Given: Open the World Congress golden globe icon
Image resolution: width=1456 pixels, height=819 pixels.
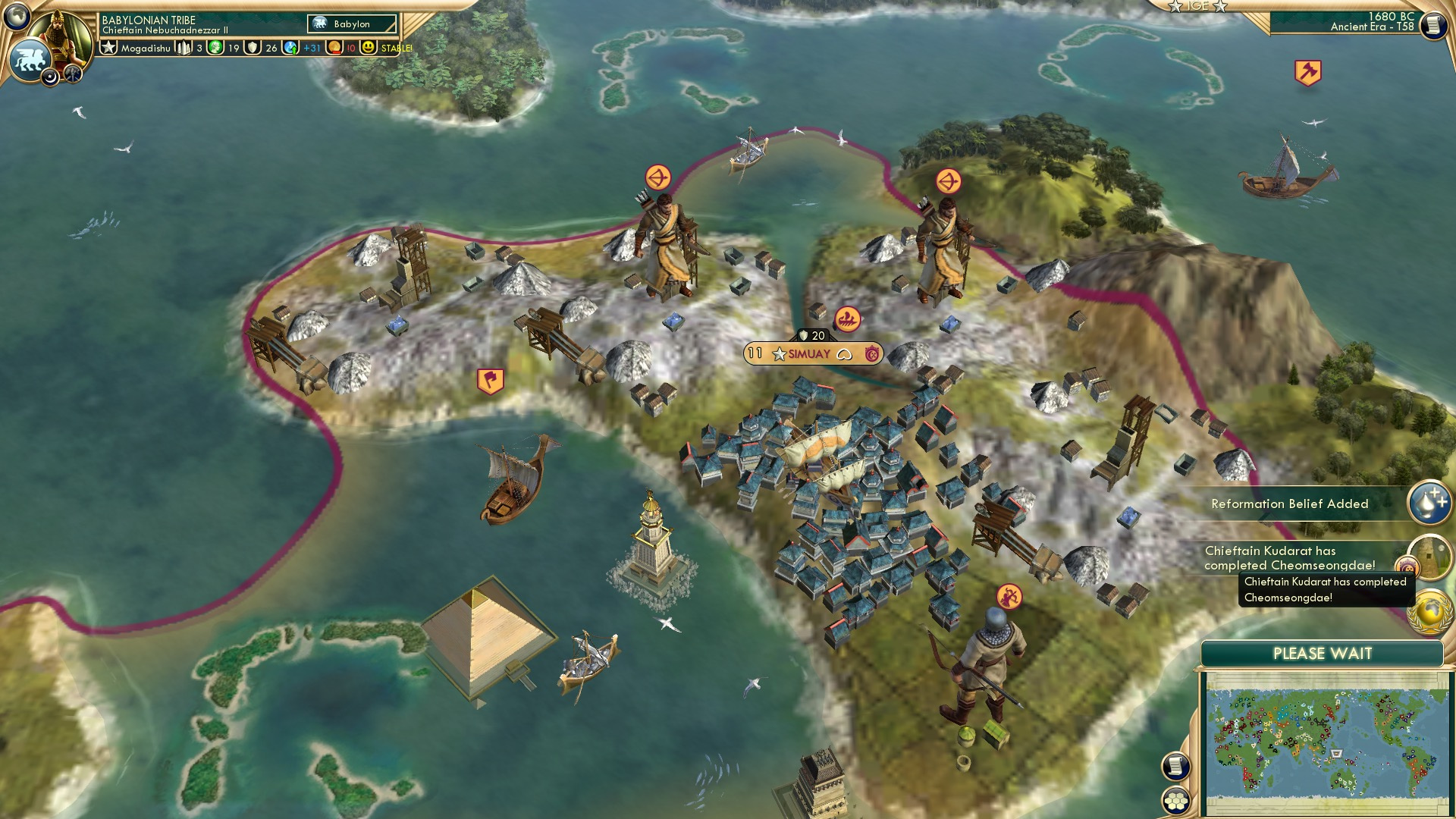Looking at the screenshot, I should 1429,608.
